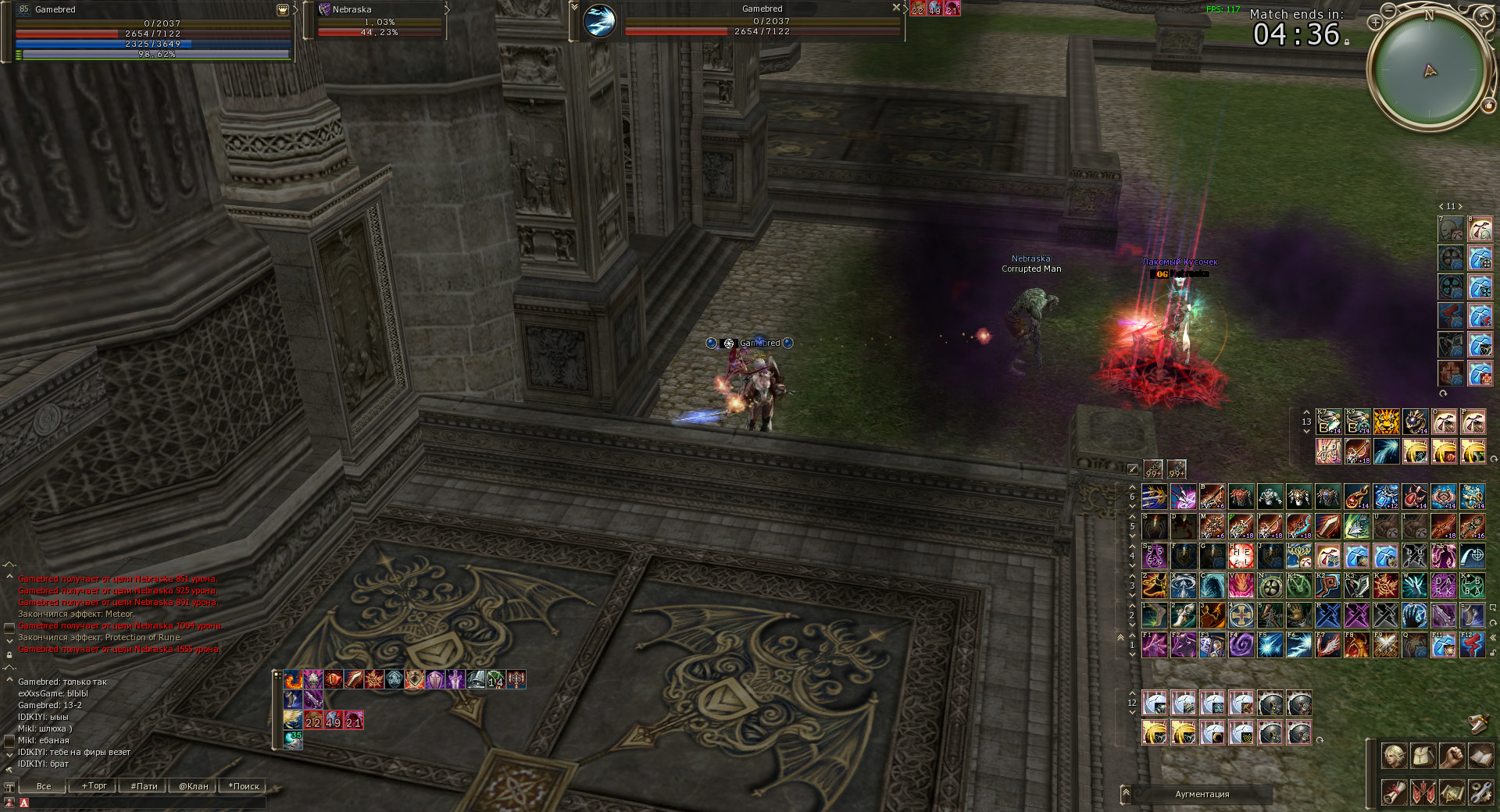Open the quest scroll menu icon
The height and width of the screenshot is (812, 1500).
point(1395,792)
